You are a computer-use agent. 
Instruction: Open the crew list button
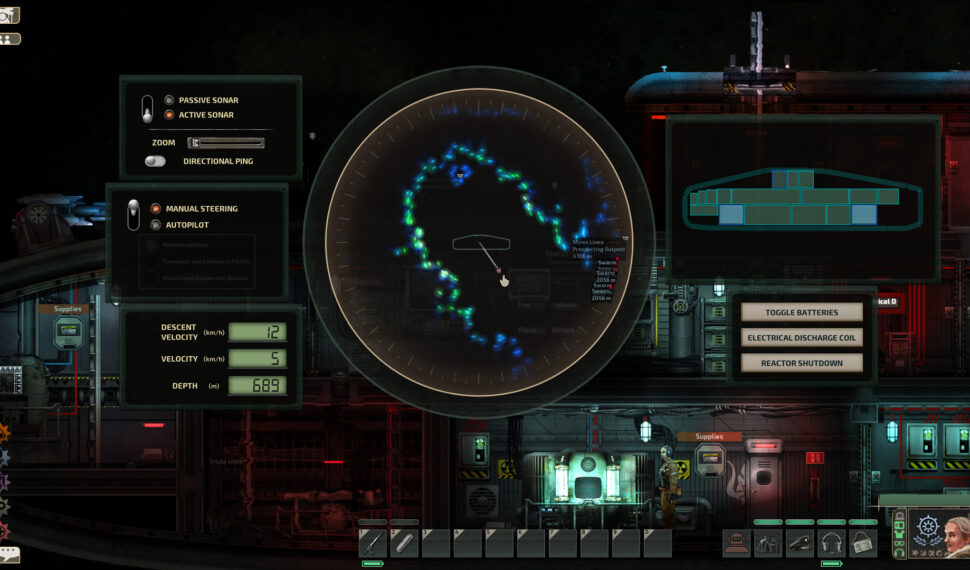pos(10,39)
